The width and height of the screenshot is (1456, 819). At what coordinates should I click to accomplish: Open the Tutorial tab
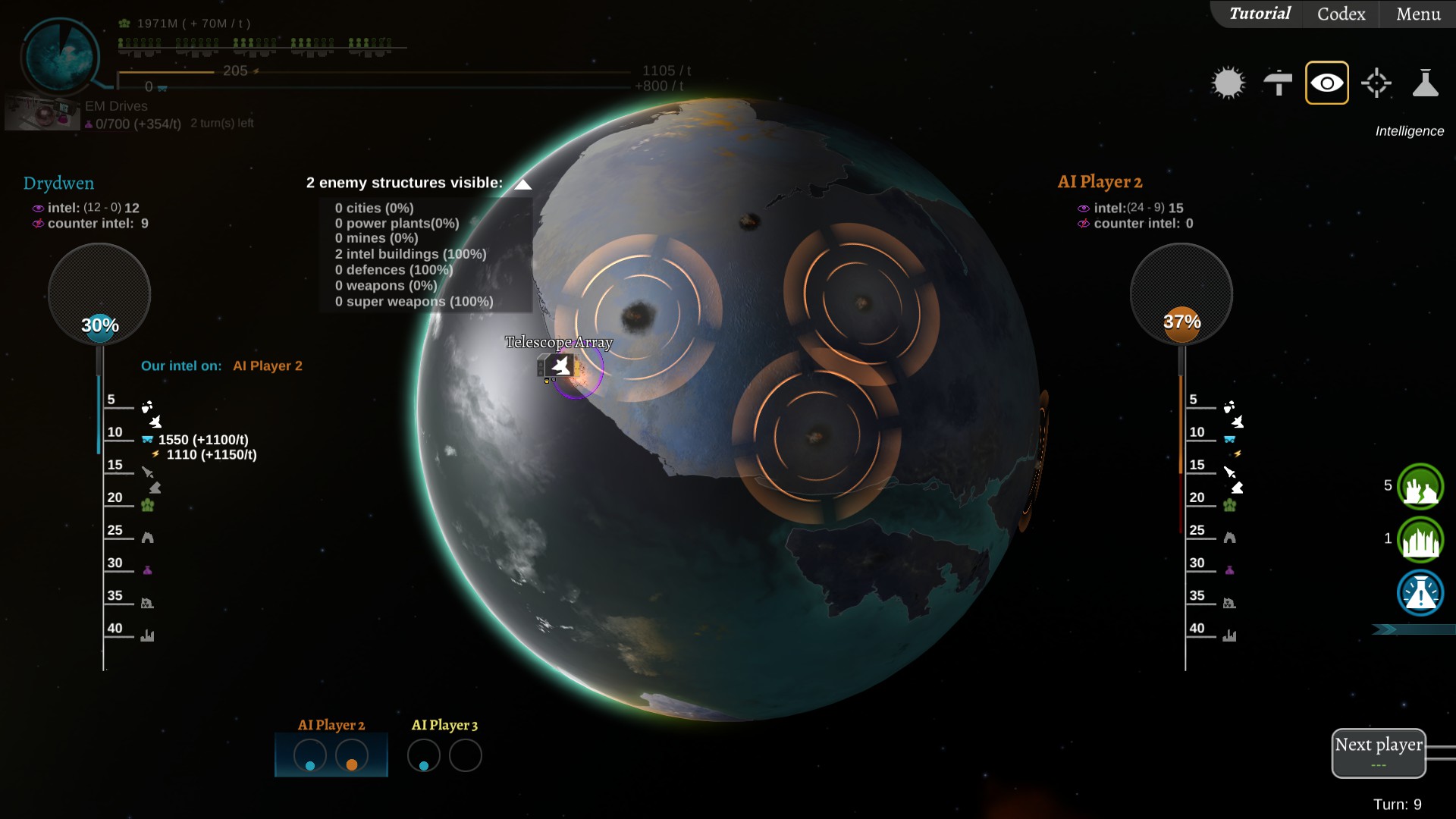pos(1260,14)
